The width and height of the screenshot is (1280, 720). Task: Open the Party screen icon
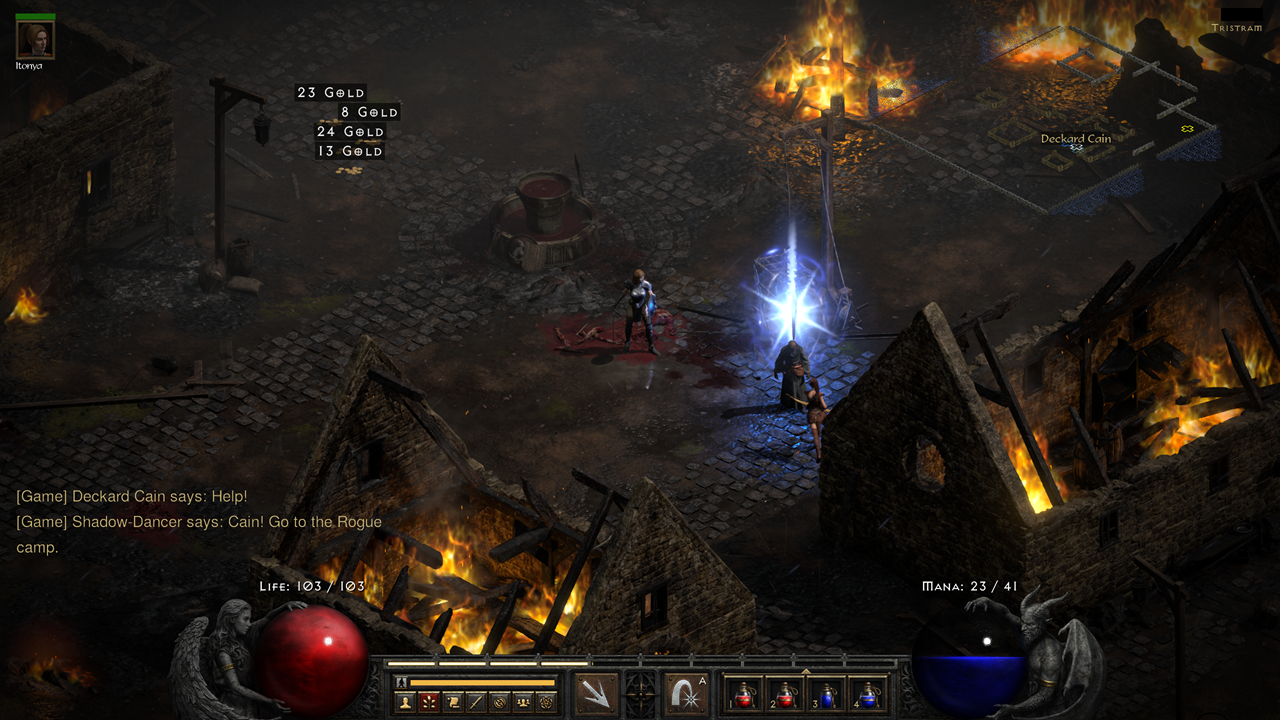click(x=523, y=701)
